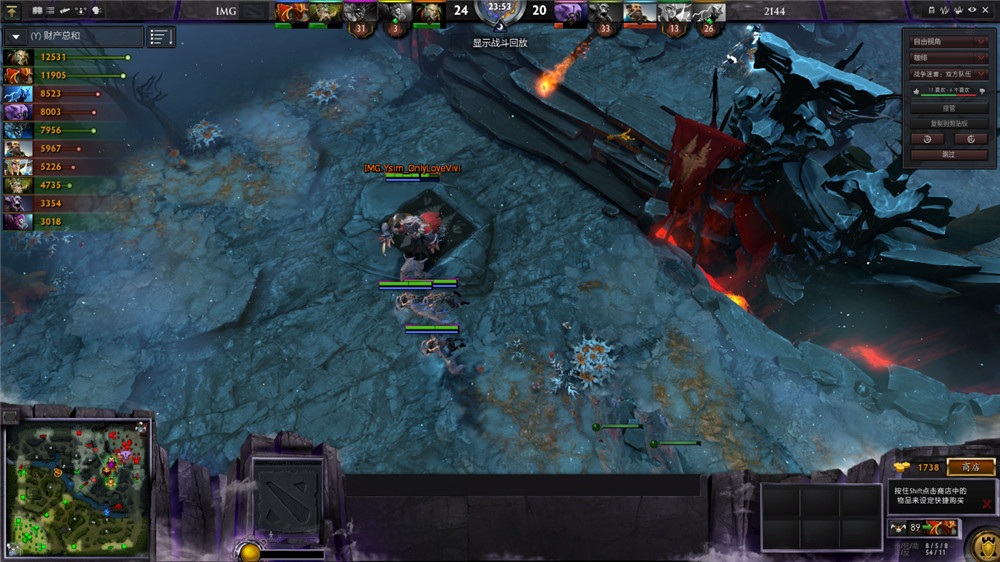Click the 跳过 skip button
This screenshot has height=562, width=1000.
coord(949,155)
